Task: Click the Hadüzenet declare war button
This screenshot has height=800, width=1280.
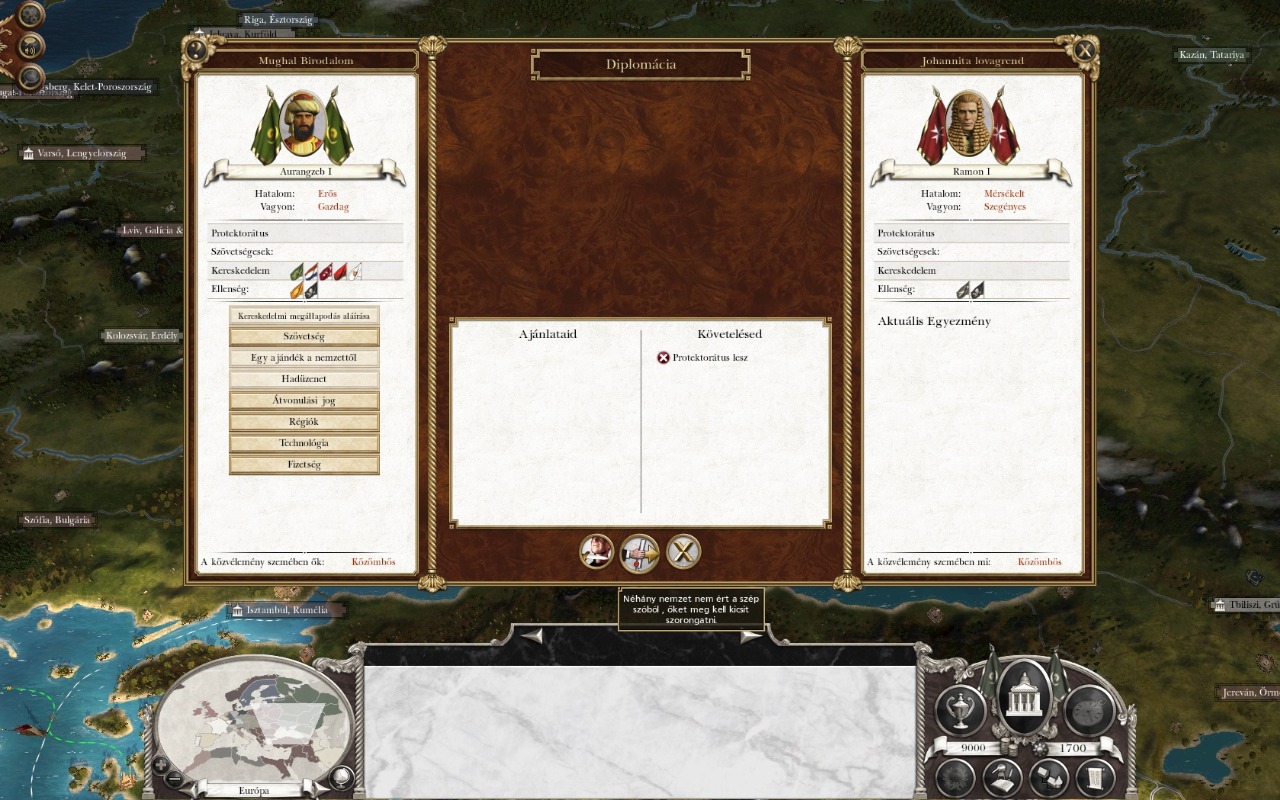Action: pos(304,379)
